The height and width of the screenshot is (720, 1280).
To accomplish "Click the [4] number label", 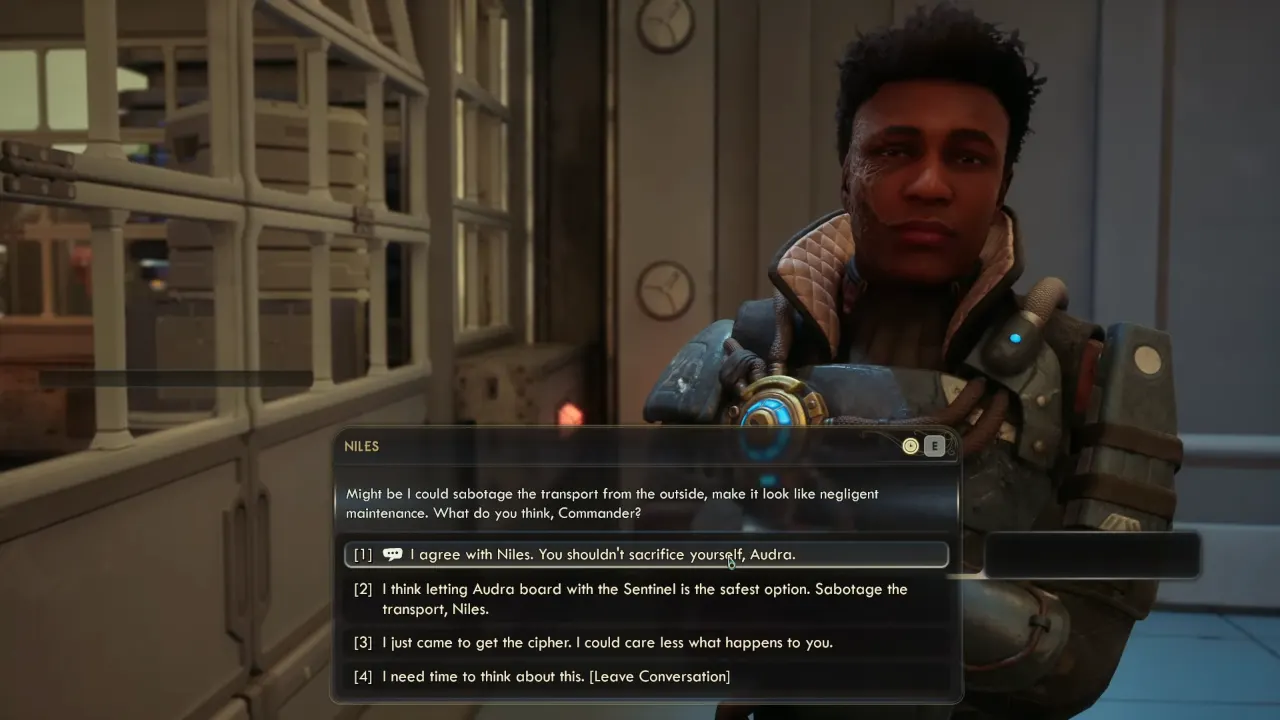I will tap(362, 676).
